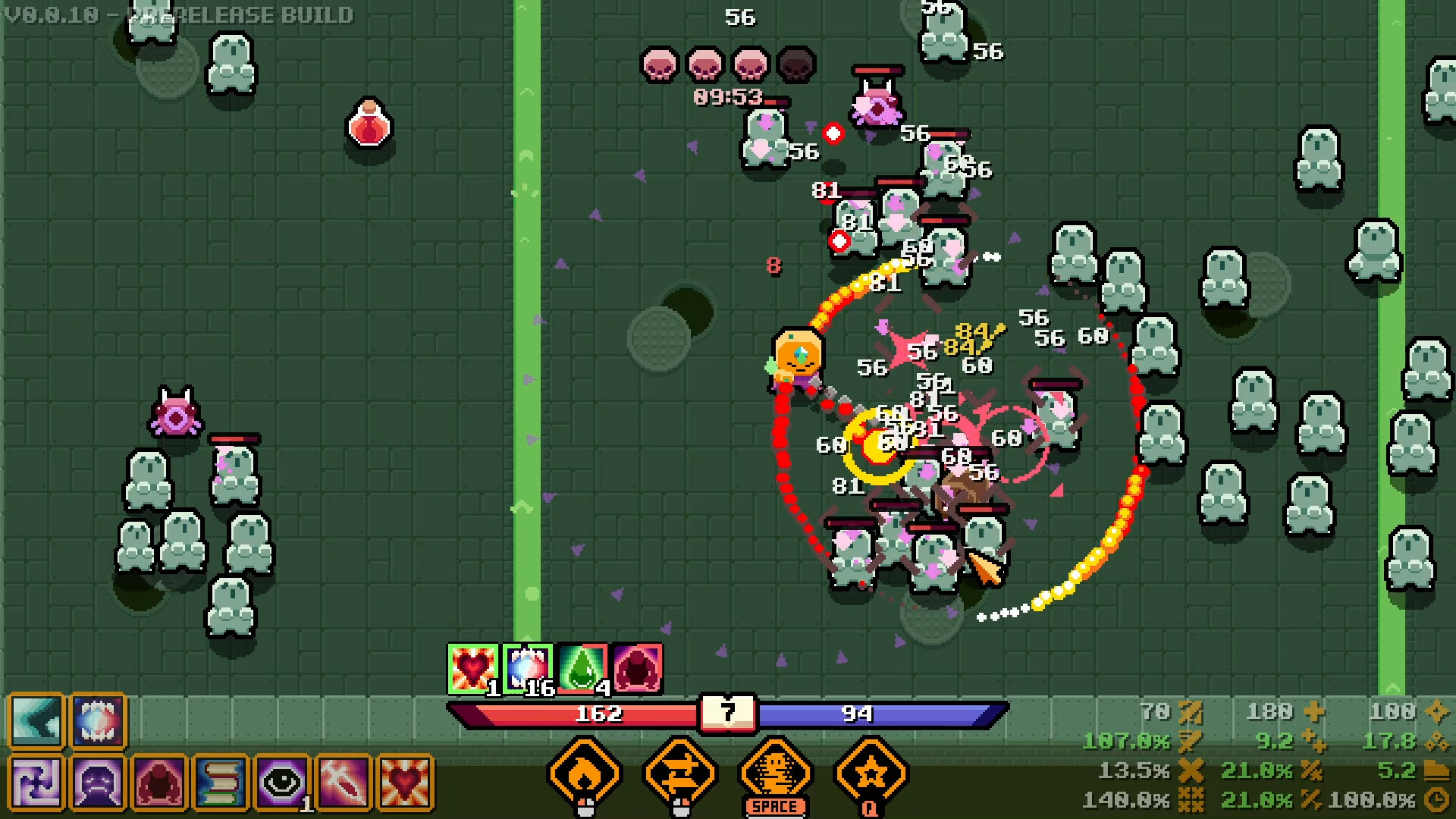Click the flame ability bound to left mouse
The height and width of the screenshot is (819, 1456).
[x=582, y=772]
